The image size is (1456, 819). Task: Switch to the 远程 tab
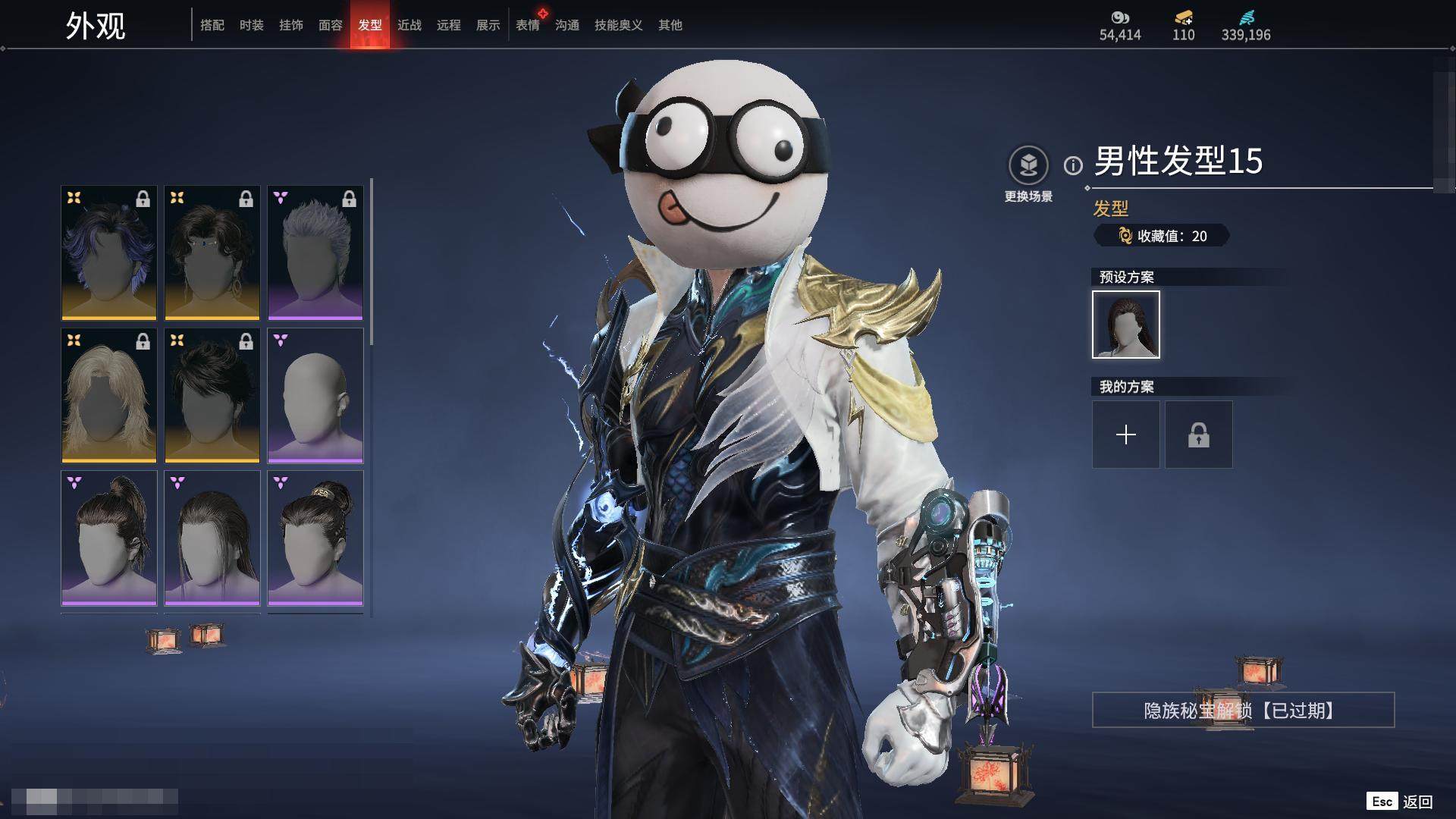449,25
